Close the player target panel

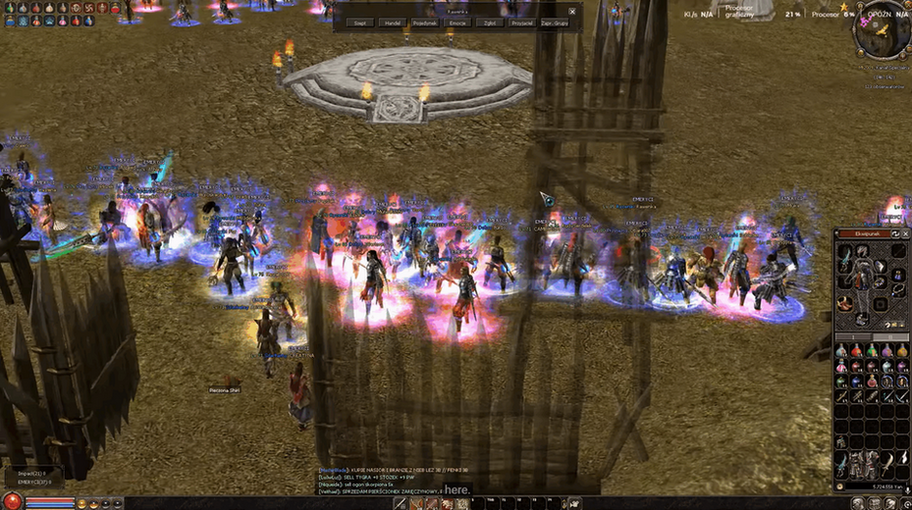572,11
